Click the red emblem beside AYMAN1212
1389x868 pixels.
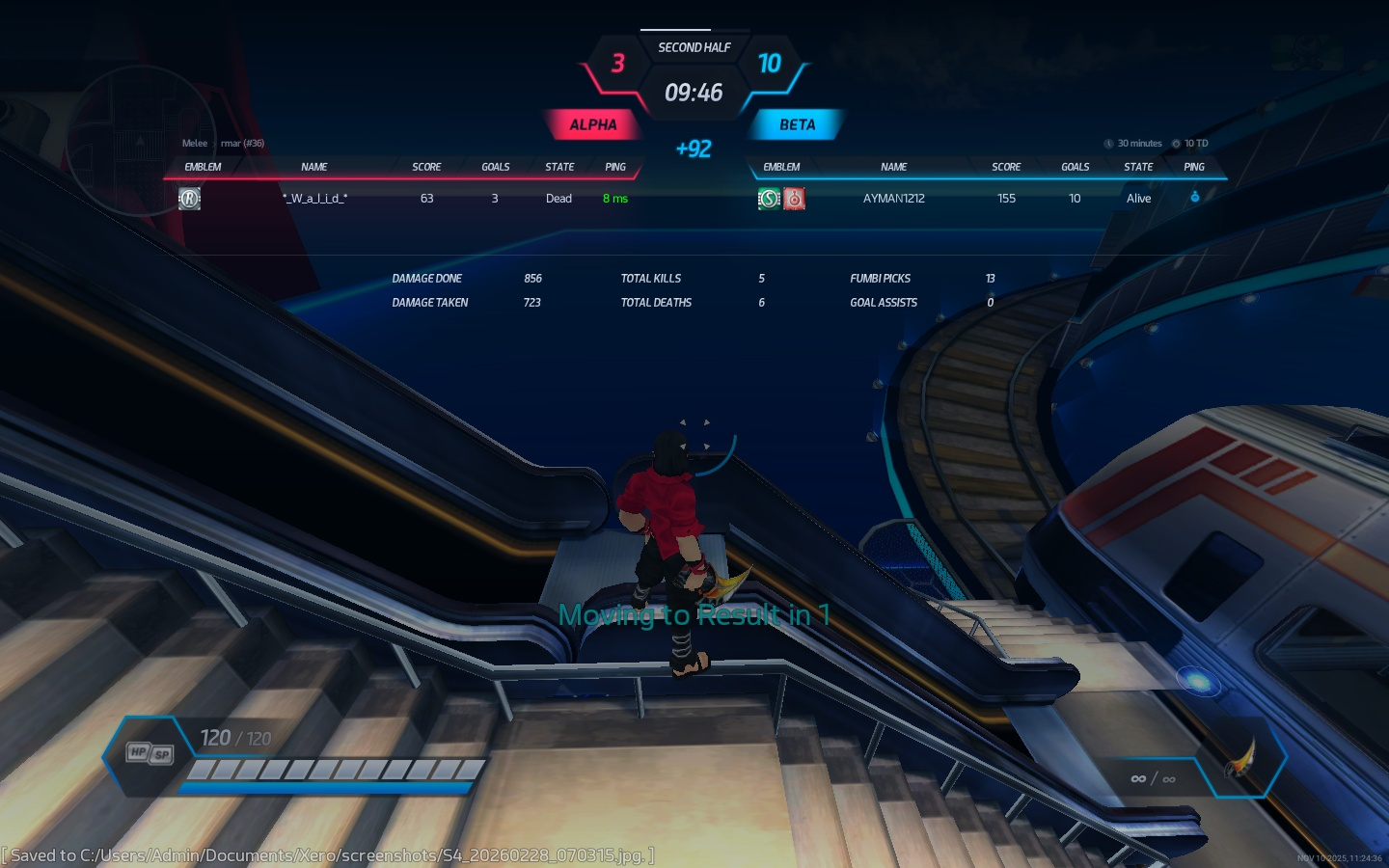click(794, 199)
